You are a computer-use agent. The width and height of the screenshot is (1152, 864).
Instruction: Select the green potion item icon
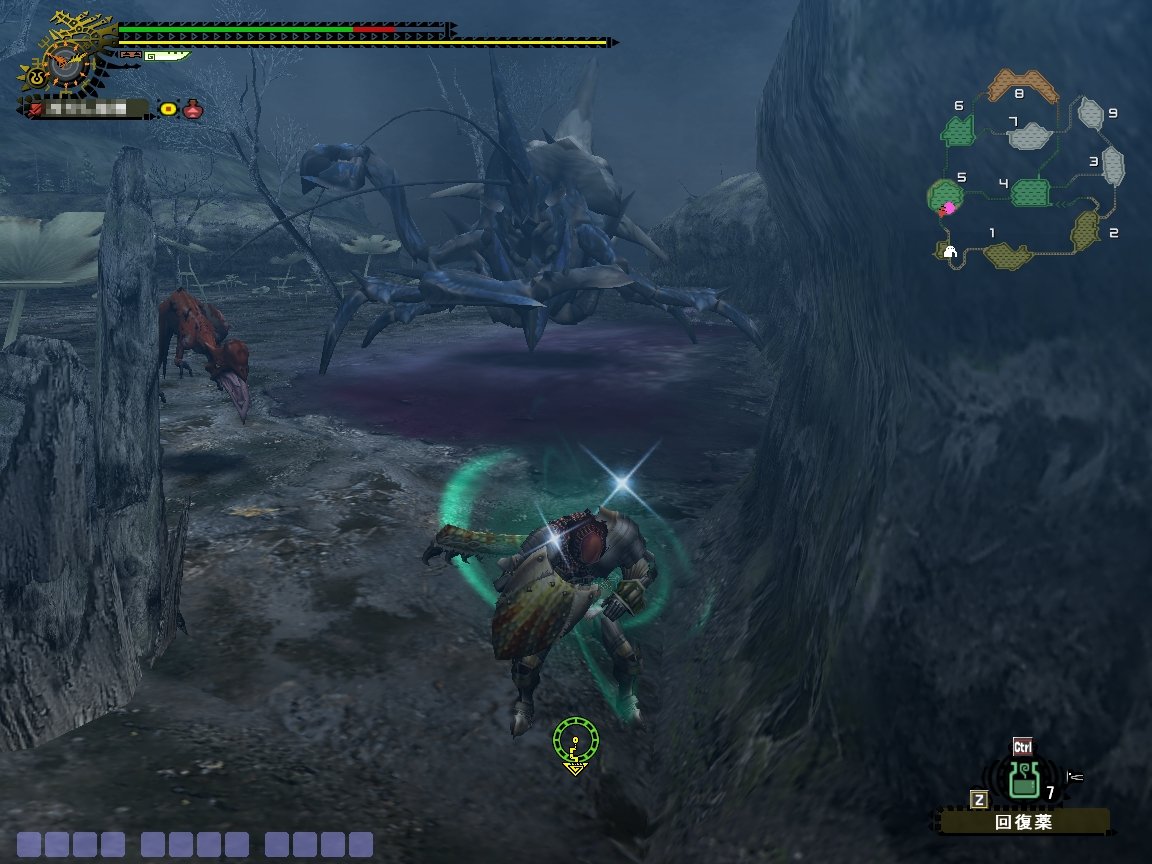click(1022, 779)
